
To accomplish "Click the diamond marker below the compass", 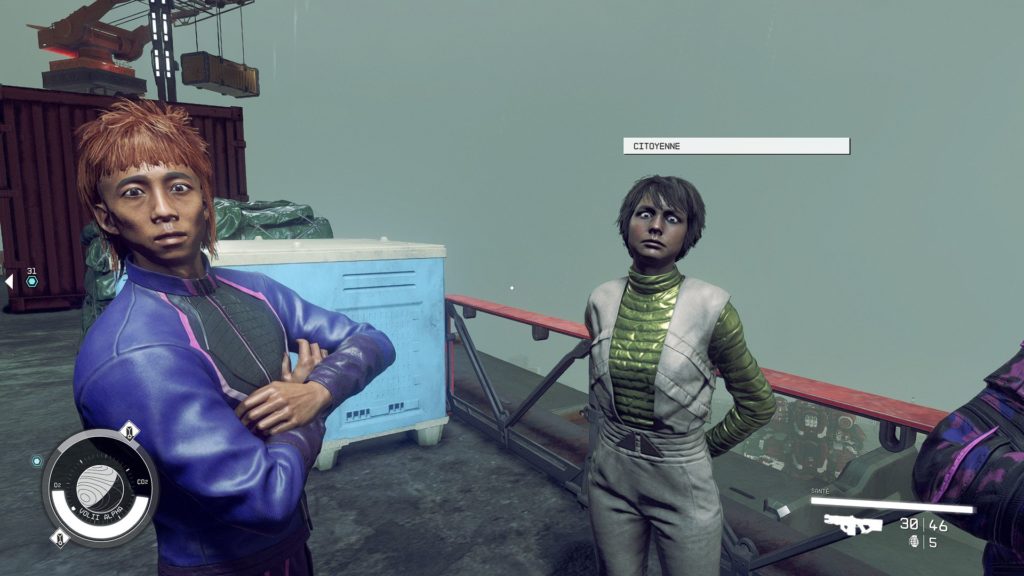I will (x=60, y=539).
